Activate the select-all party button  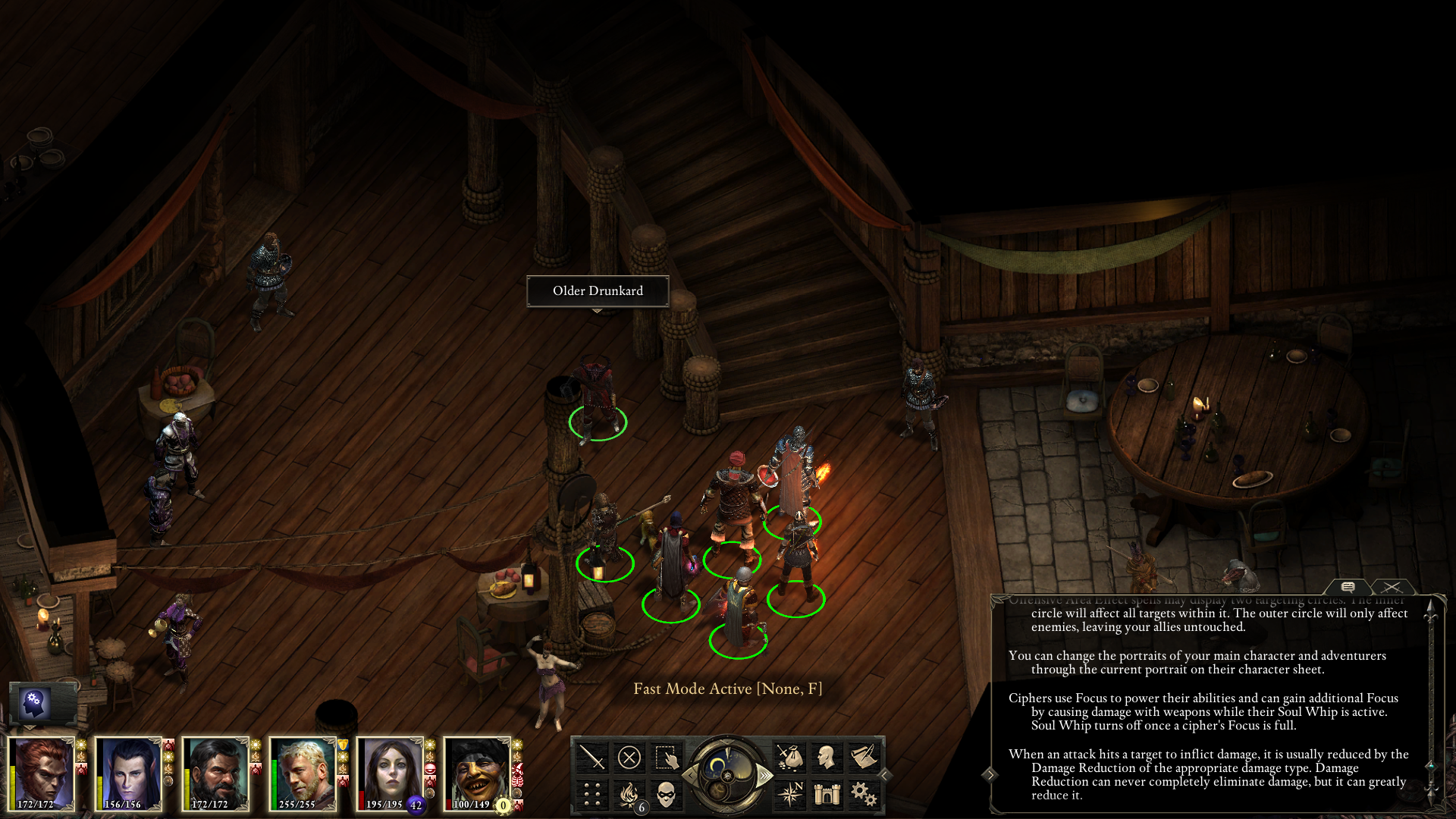tap(666, 757)
